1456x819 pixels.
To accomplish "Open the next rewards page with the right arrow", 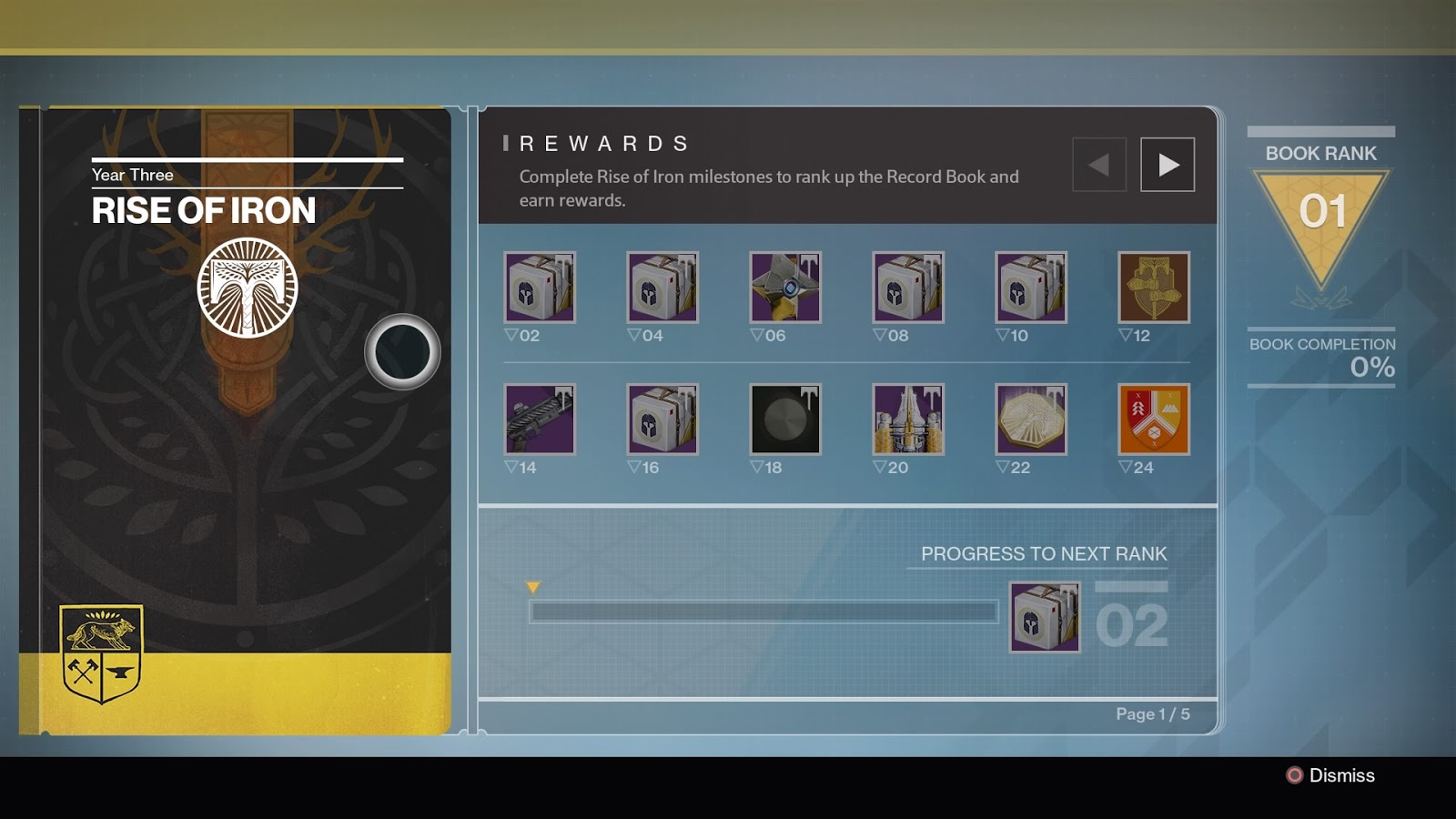I will pyautogui.click(x=1168, y=164).
